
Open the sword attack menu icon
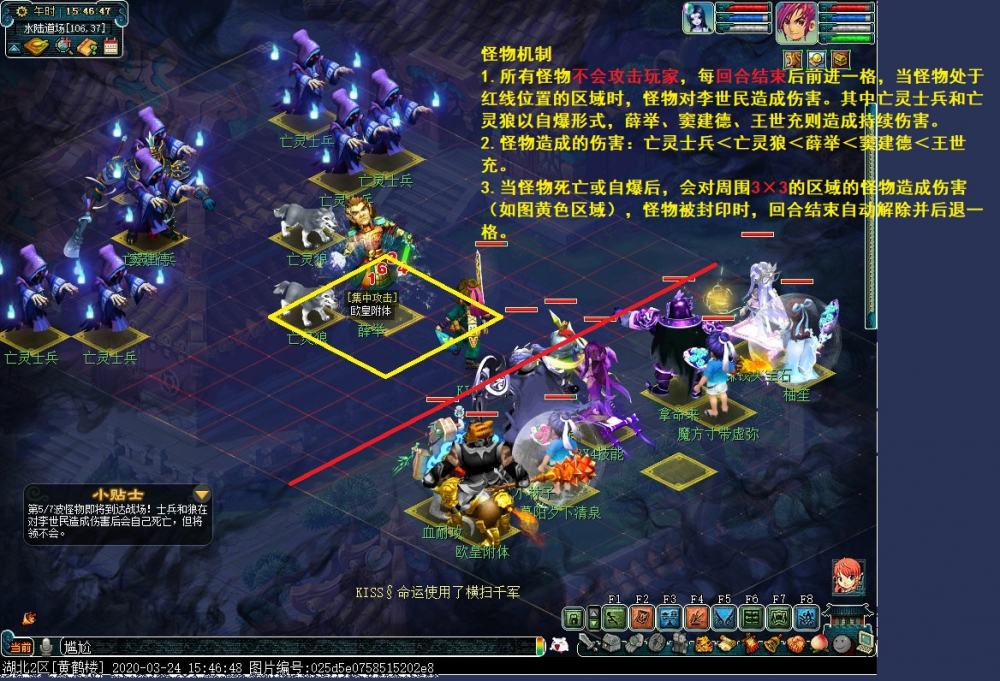click(589, 645)
